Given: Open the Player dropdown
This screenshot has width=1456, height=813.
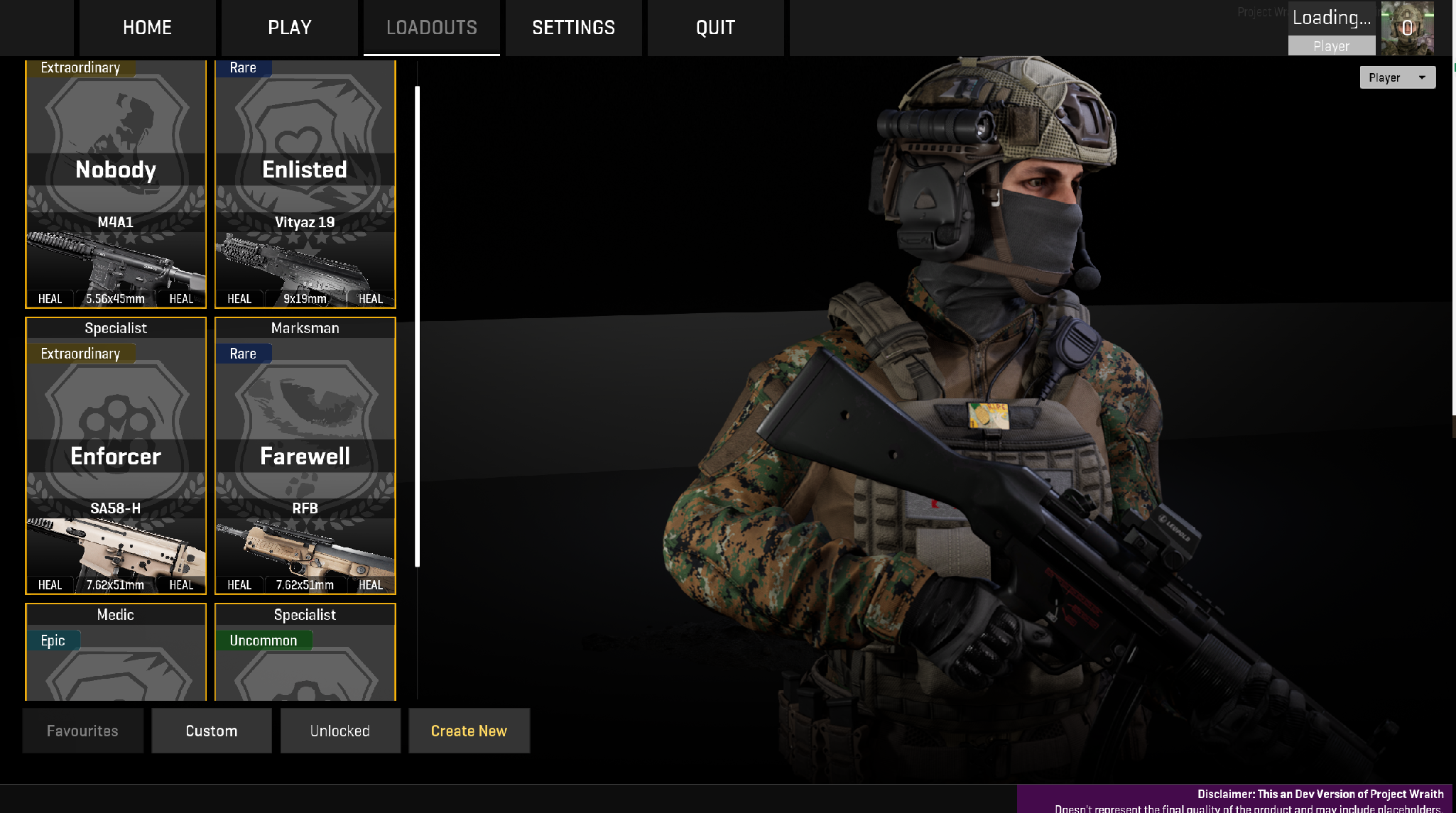Looking at the screenshot, I should (x=1397, y=77).
